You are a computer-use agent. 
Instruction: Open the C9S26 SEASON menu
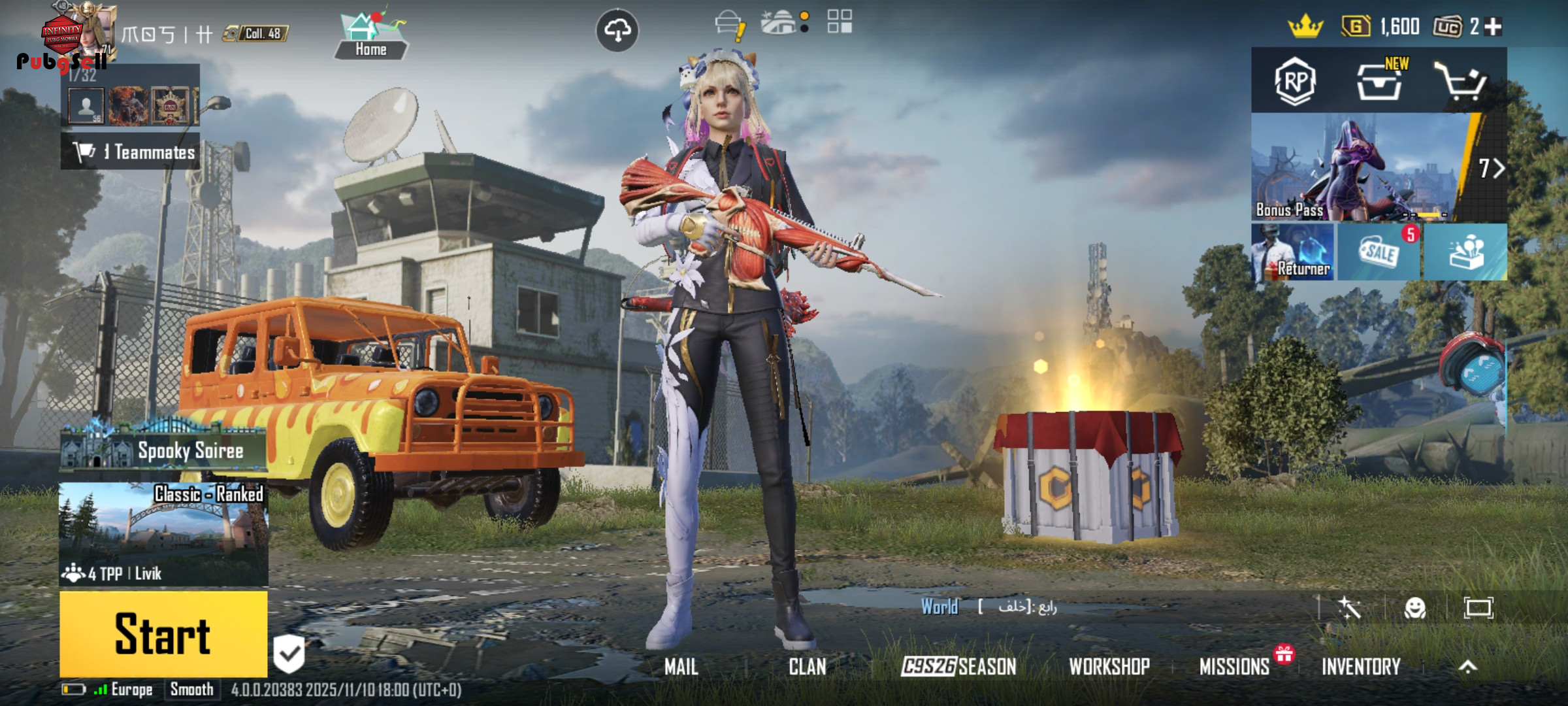point(958,667)
